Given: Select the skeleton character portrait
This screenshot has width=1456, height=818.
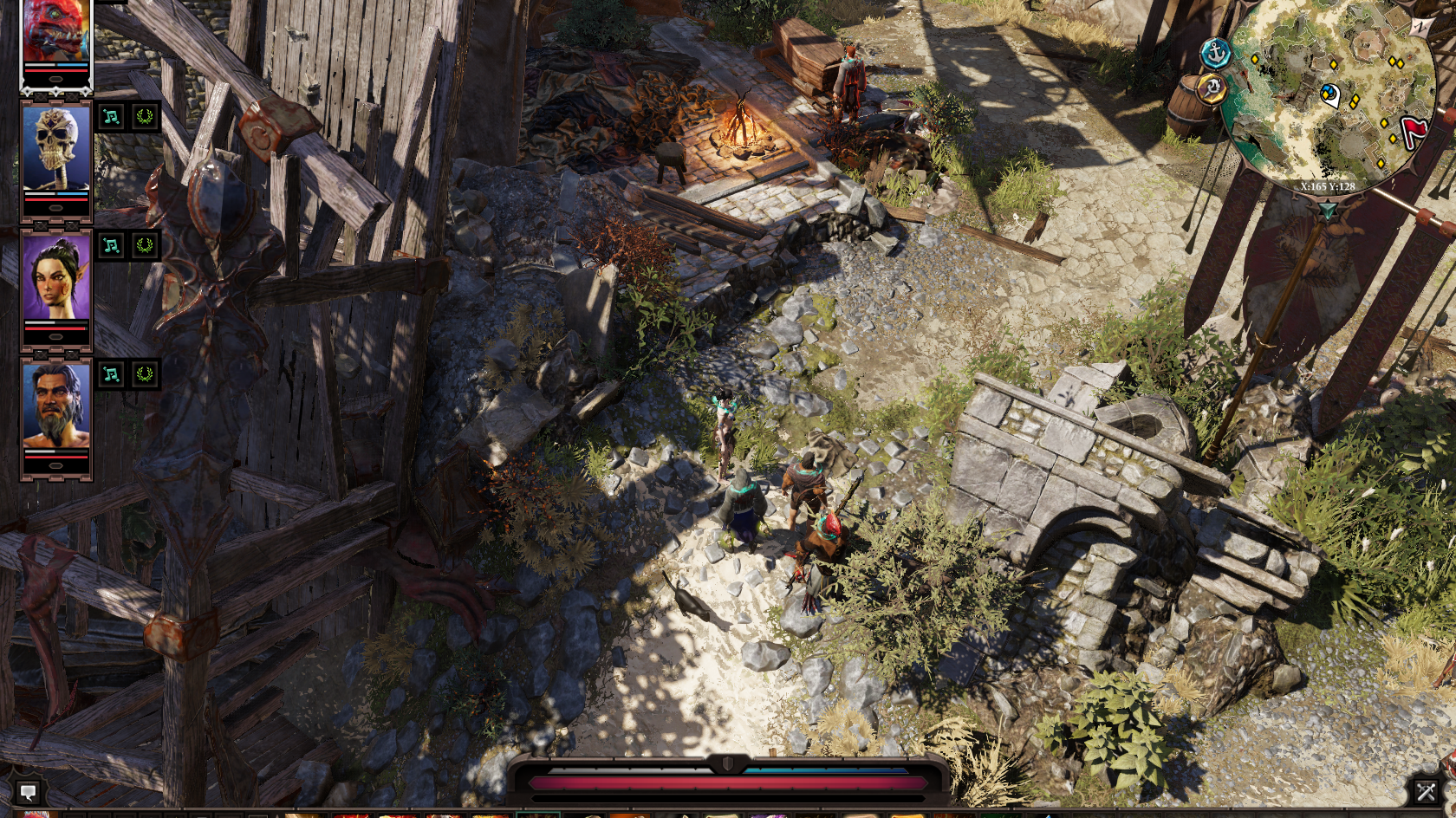Looking at the screenshot, I should (55, 147).
